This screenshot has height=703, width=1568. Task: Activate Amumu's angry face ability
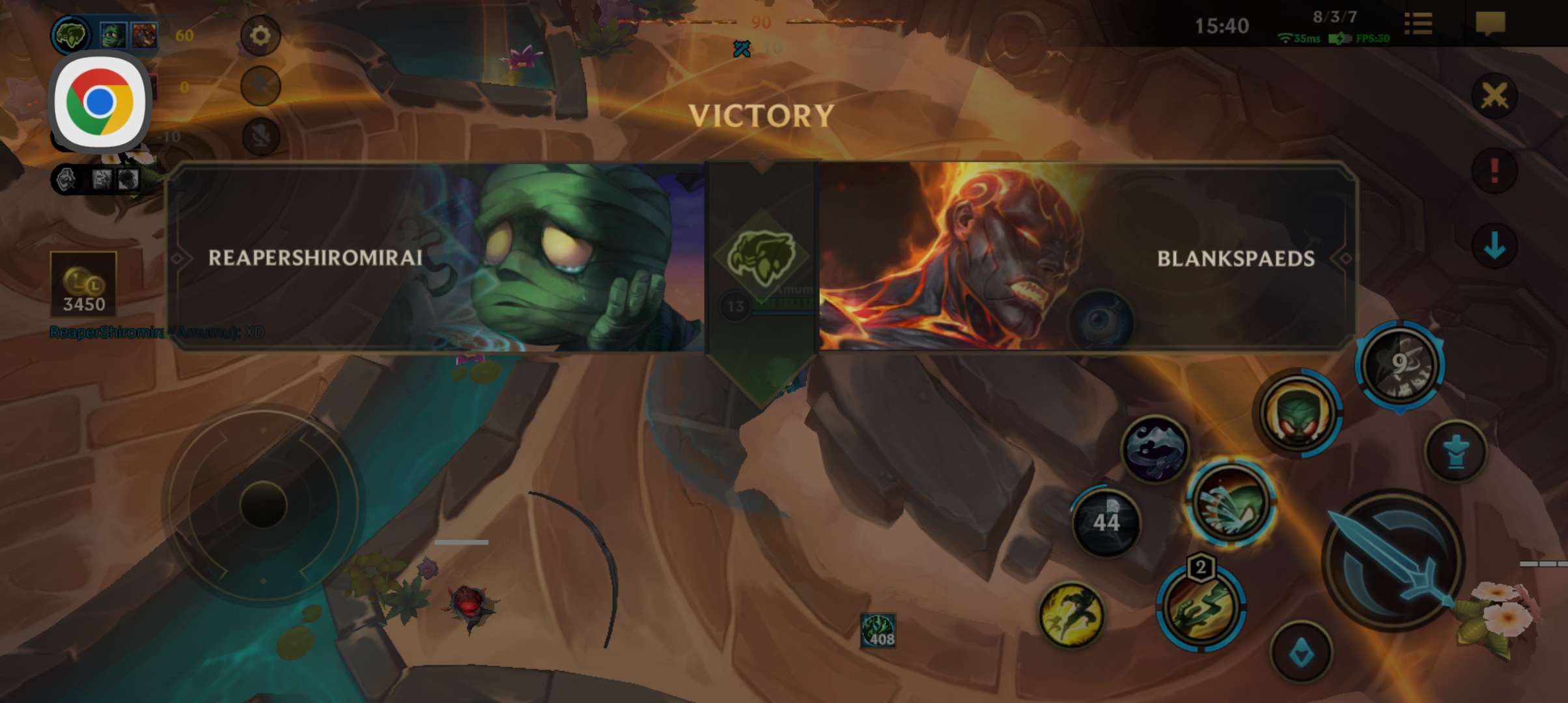click(x=1297, y=413)
